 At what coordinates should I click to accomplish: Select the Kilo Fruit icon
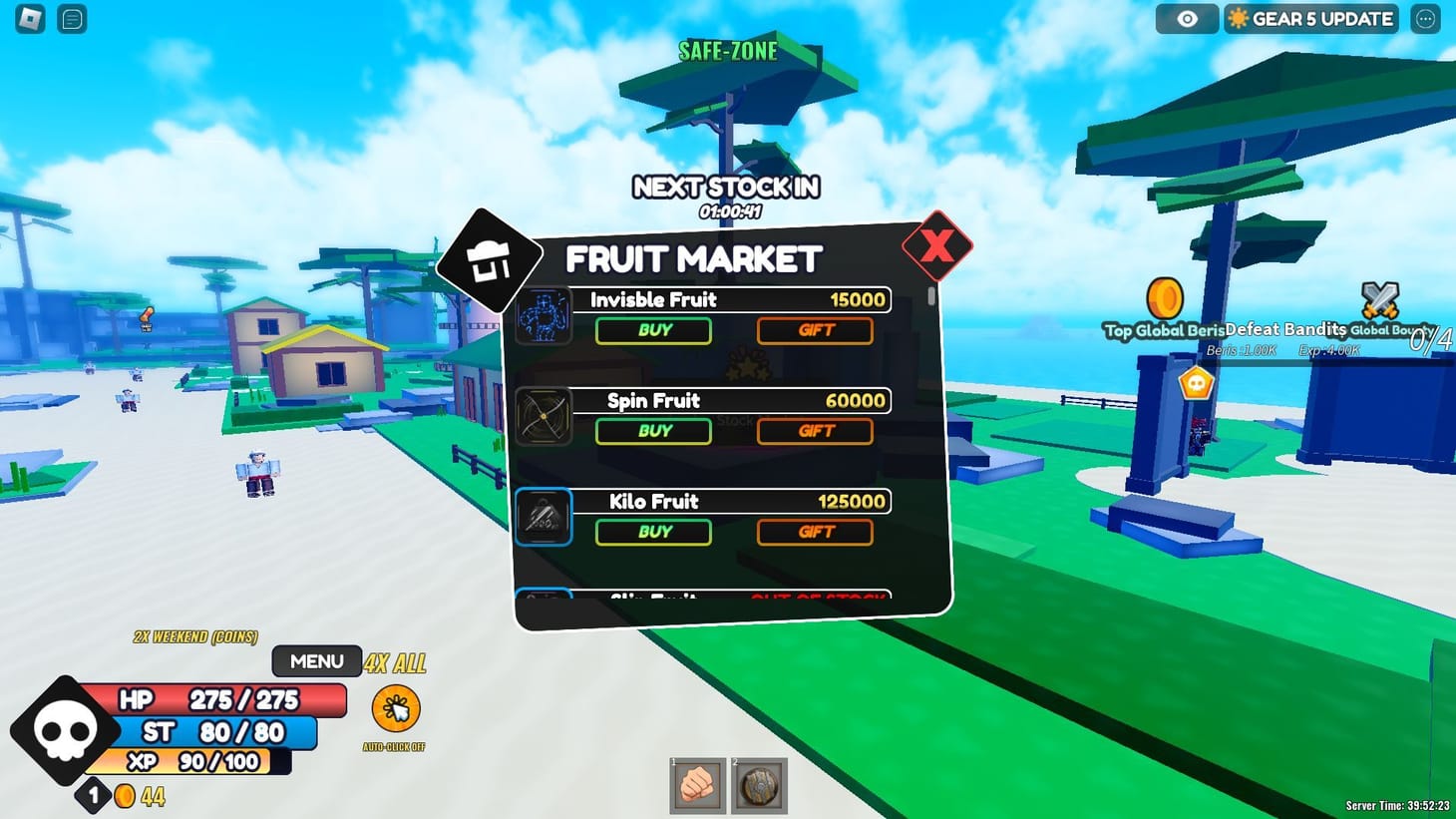(544, 518)
